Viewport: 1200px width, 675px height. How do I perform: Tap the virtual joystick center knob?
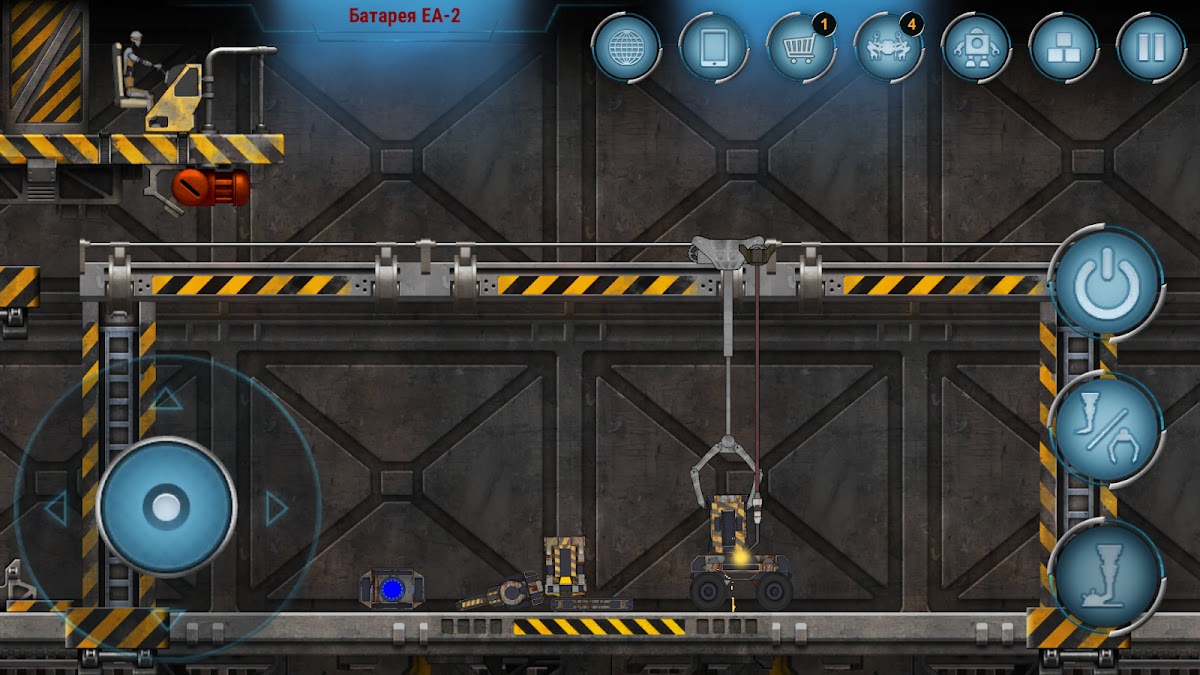click(166, 506)
